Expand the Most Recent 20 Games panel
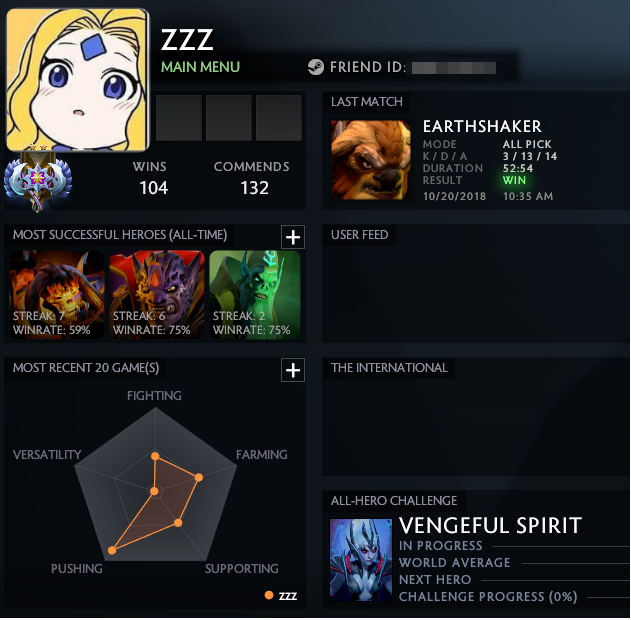 [x=292, y=371]
